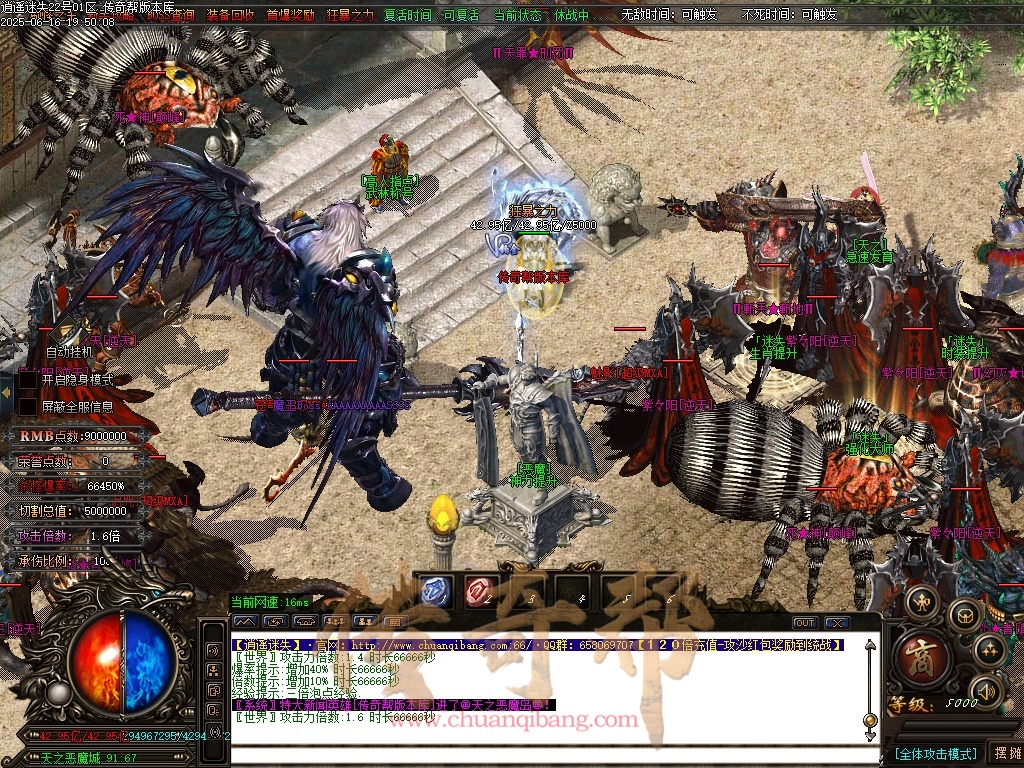Screen dimensions: 1024x768
Task: Click the OUT button above the chat
Action: [805, 623]
